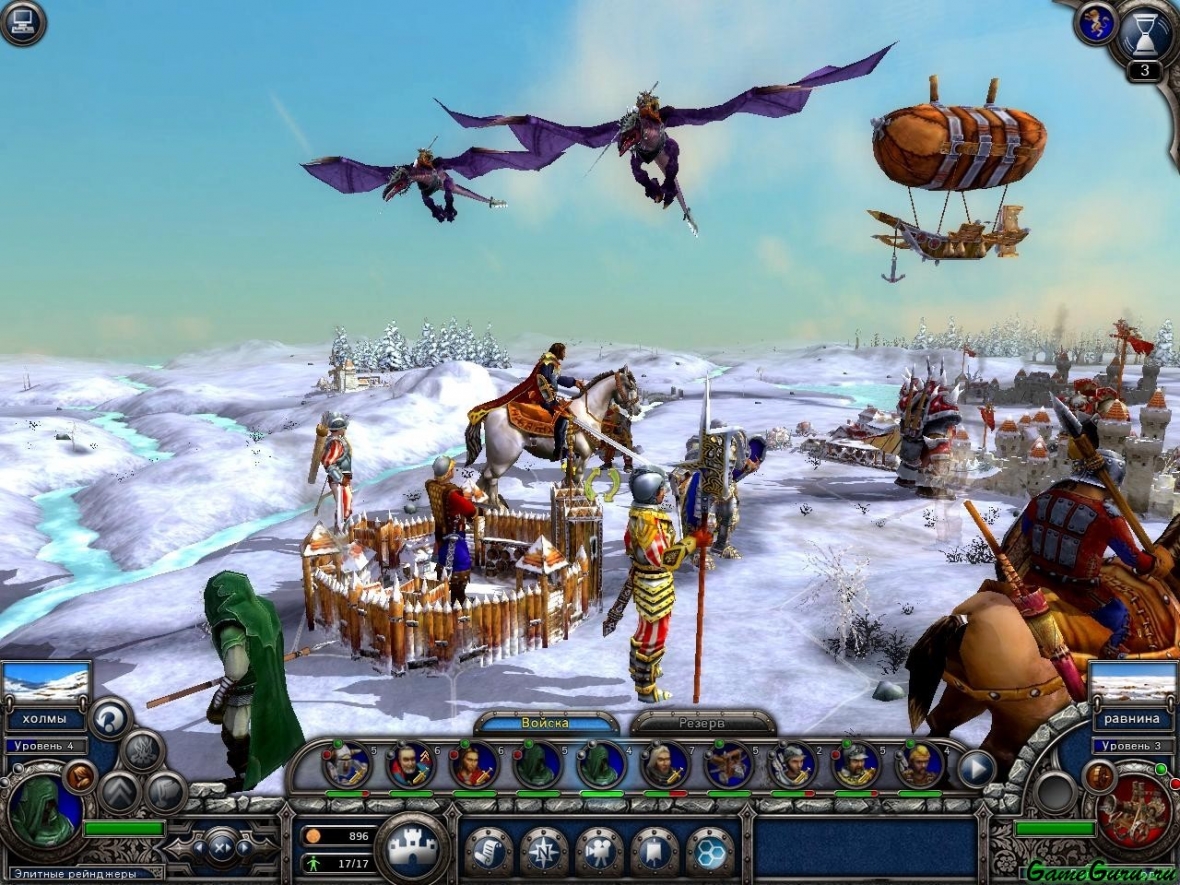Open the scroll quest log icon
Image resolution: width=1180 pixels, height=885 pixels.
pyautogui.click(x=488, y=851)
